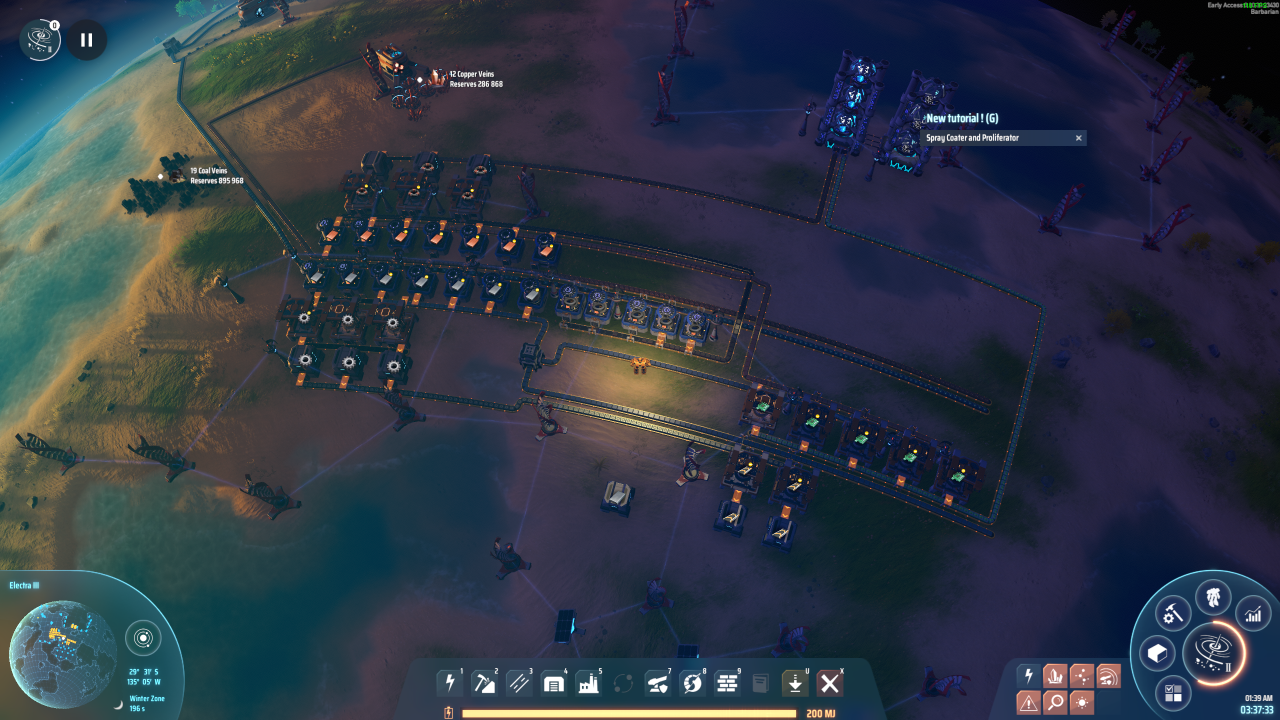Open the mecha panel icon
This screenshot has width=1280, height=720.
[1213, 599]
